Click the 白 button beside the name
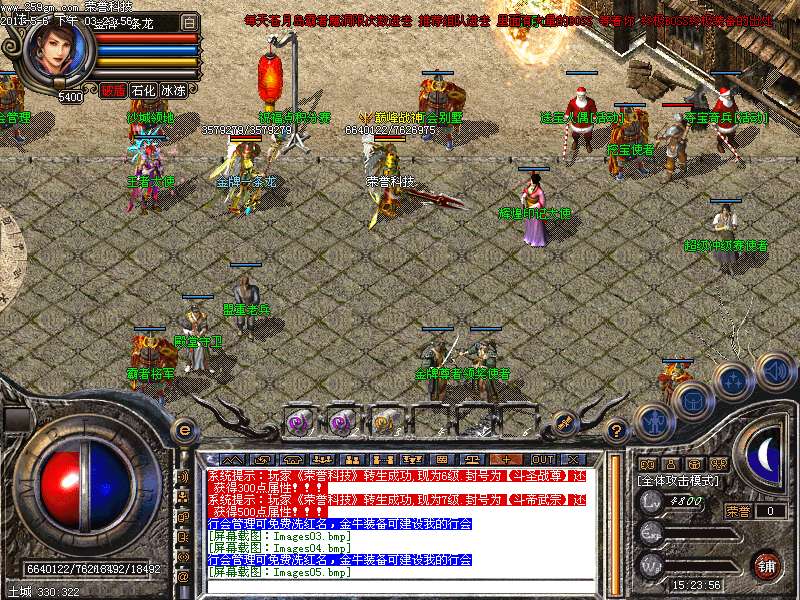This screenshot has width=800, height=600. [189, 22]
